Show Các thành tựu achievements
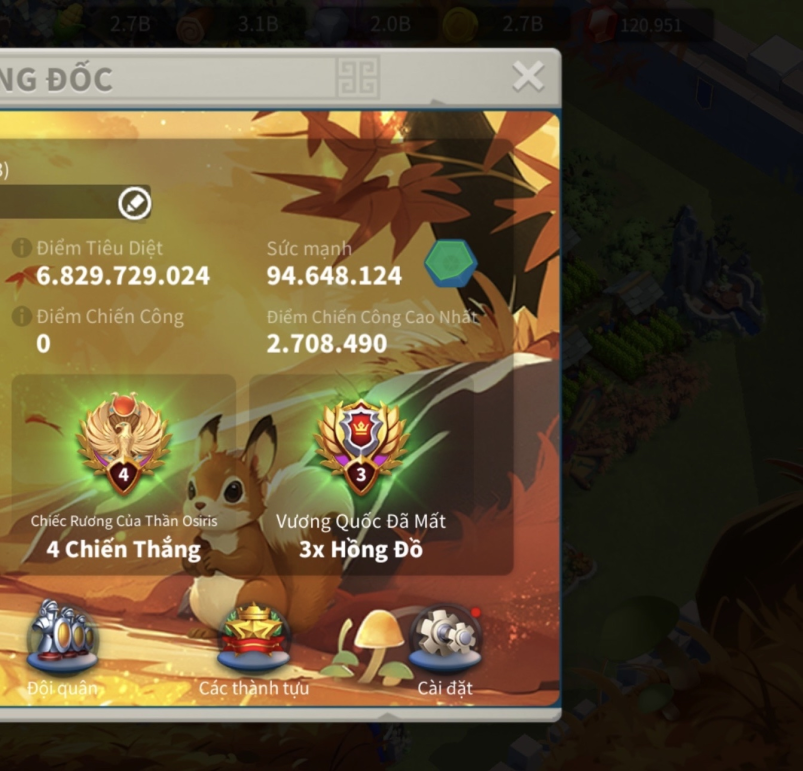The image size is (803, 771). click(x=254, y=638)
